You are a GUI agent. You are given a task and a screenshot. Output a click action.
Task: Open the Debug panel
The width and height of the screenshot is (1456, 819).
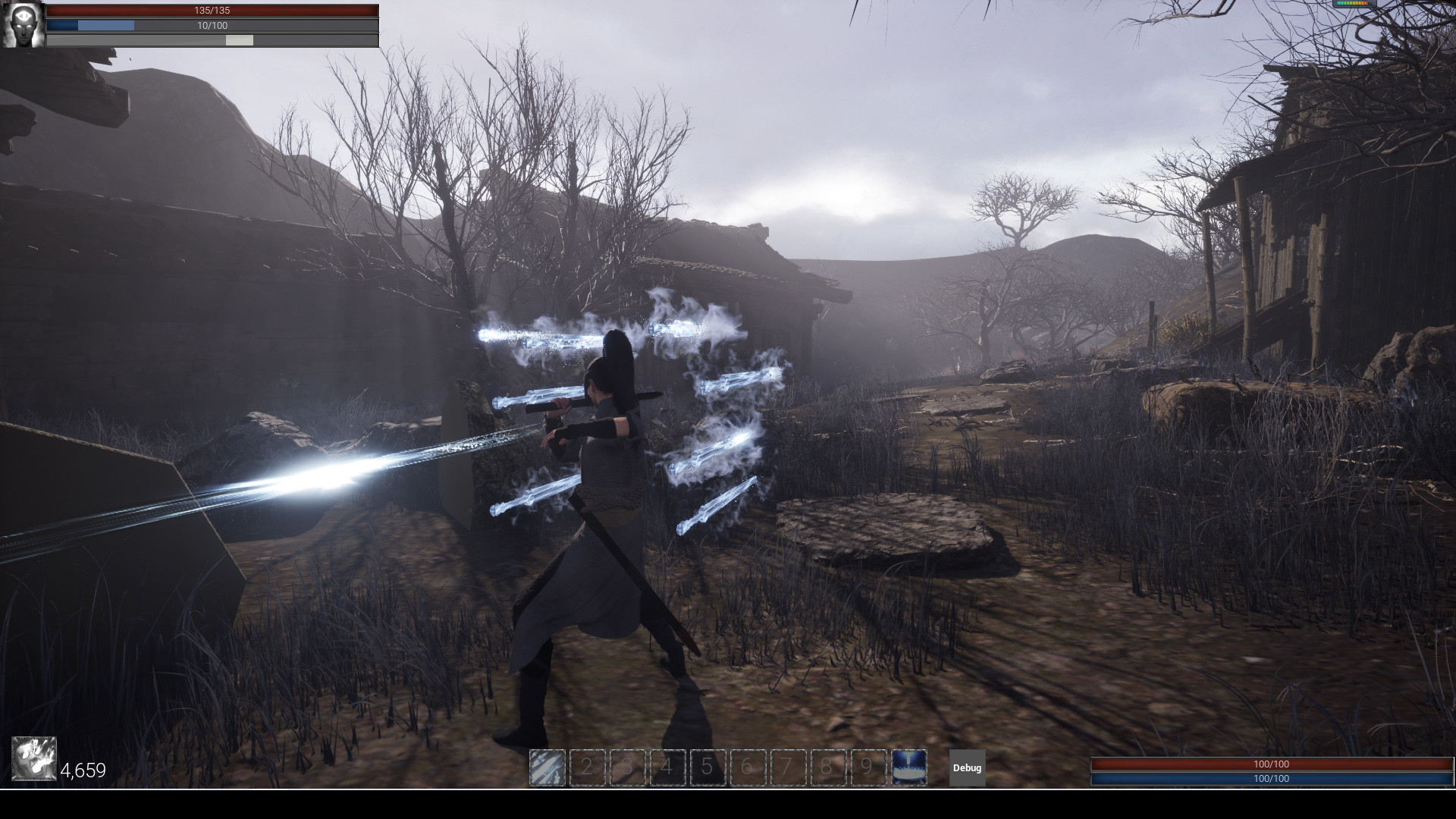(x=967, y=767)
